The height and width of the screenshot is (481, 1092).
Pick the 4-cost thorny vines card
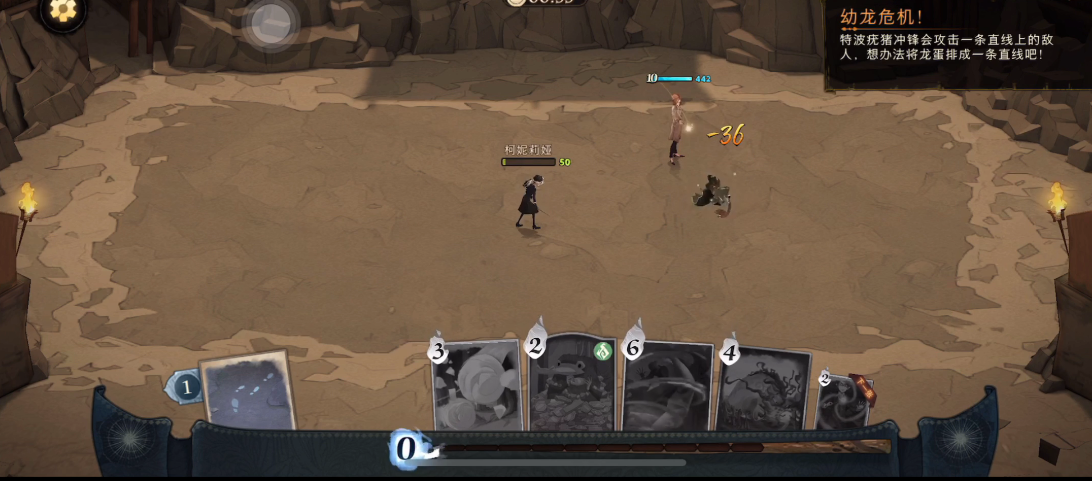[x=763, y=390]
